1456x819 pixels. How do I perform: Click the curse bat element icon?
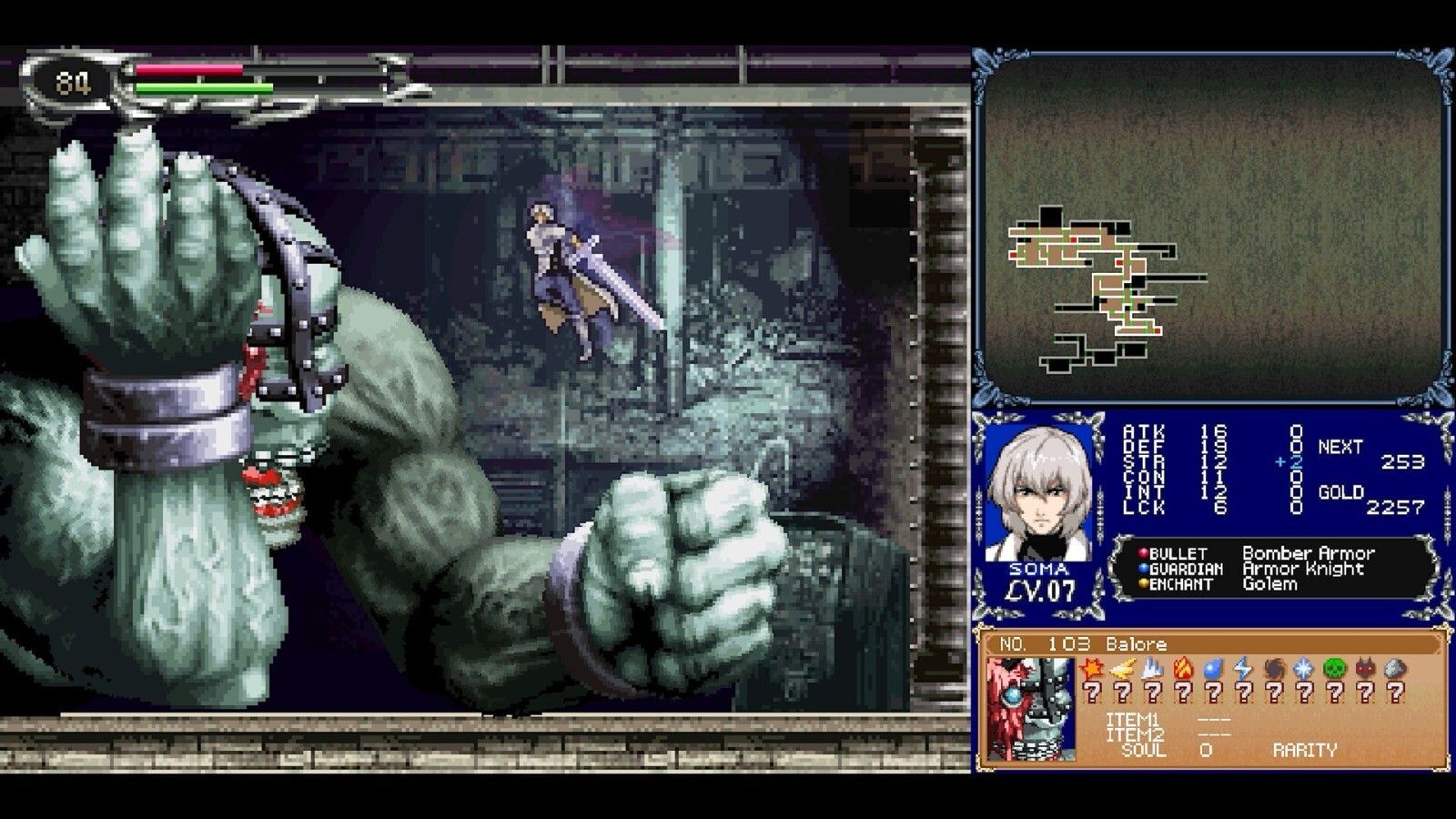tap(1364, 667)
